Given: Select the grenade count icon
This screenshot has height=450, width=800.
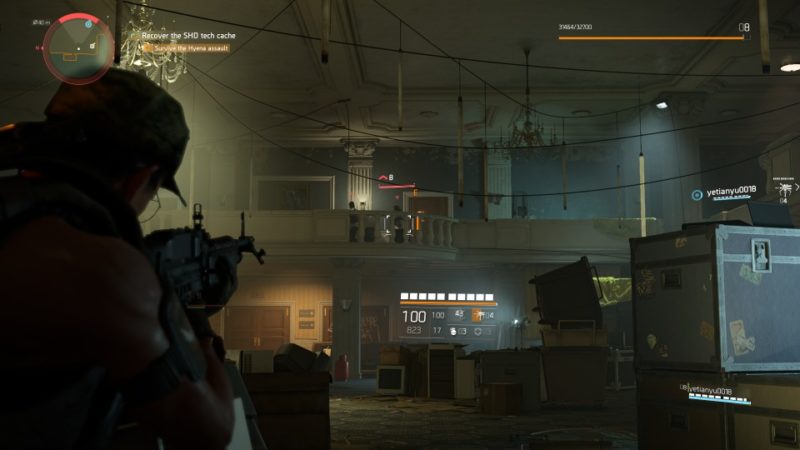Looking at the screenshot, I should coord(453,330).
